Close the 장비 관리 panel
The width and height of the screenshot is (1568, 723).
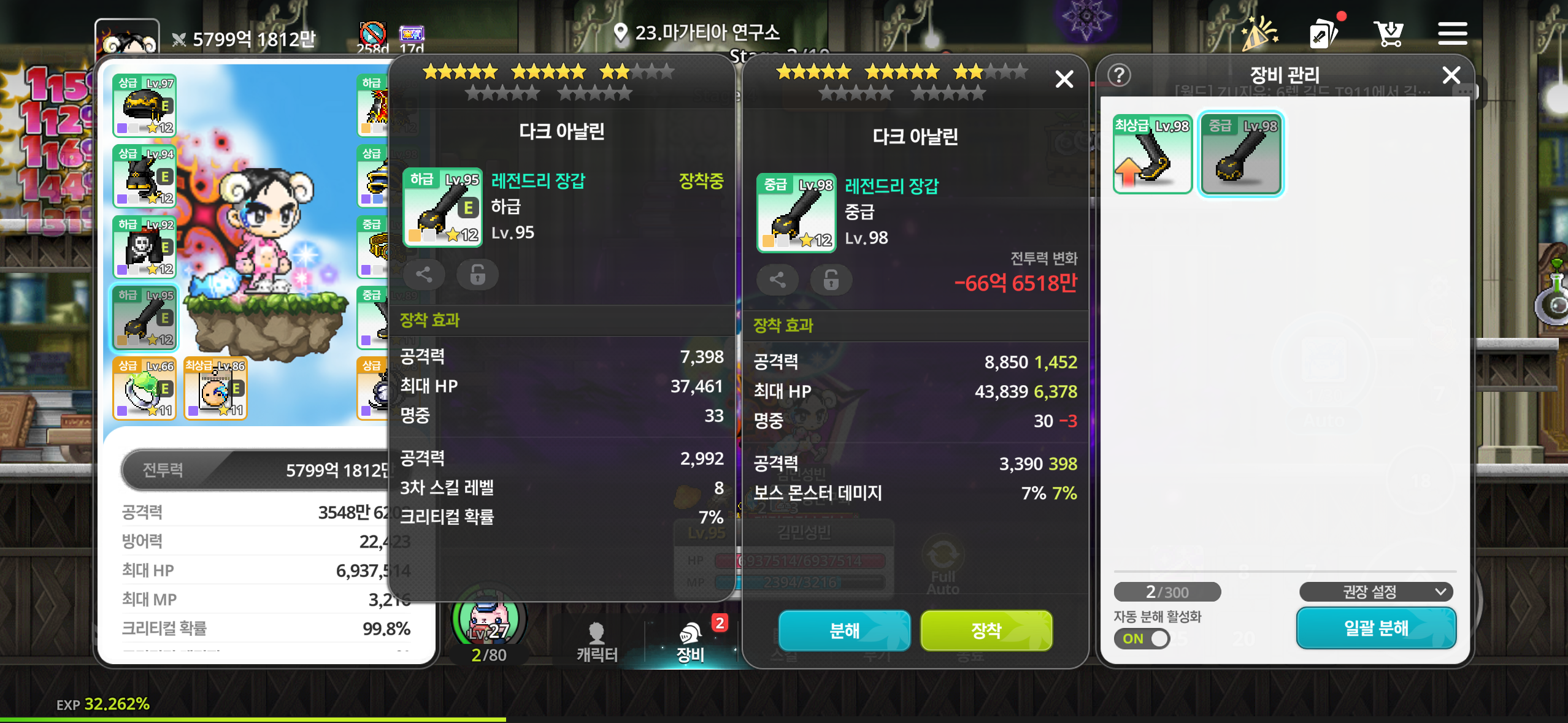(x=1451, y=75)
